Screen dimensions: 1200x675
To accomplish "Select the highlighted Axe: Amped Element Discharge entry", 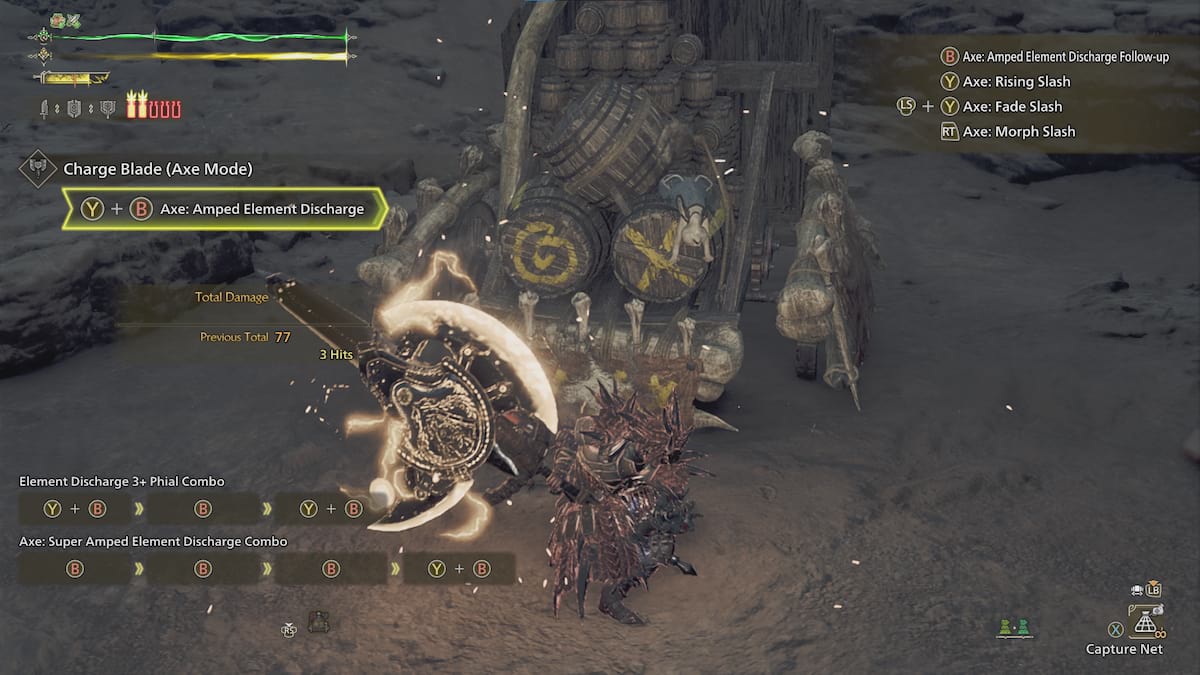I will coord(224,209).
